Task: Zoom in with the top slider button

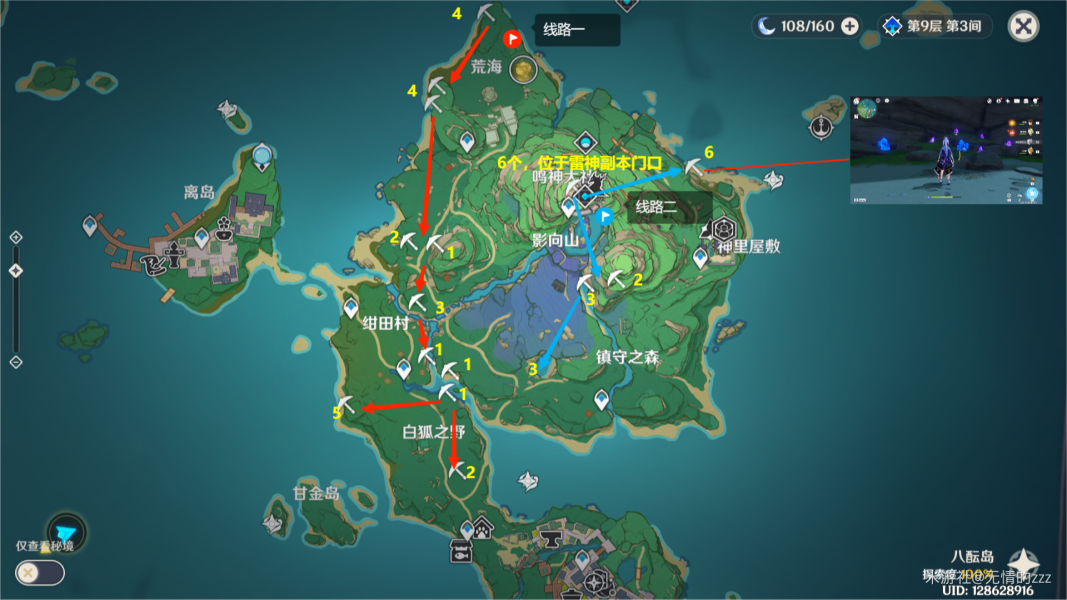Action: 16,237
